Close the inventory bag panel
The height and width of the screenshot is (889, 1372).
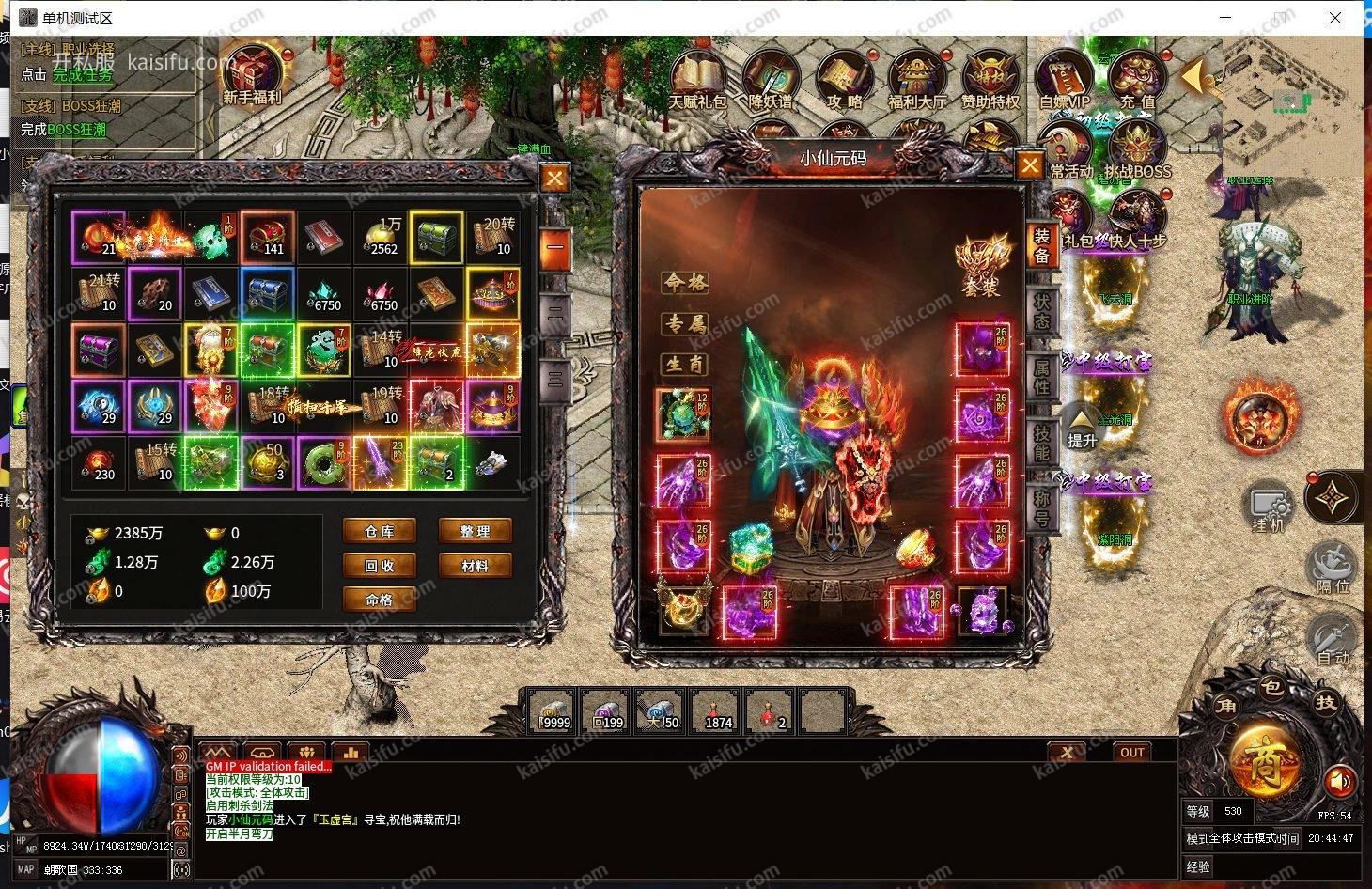(555, 178)
